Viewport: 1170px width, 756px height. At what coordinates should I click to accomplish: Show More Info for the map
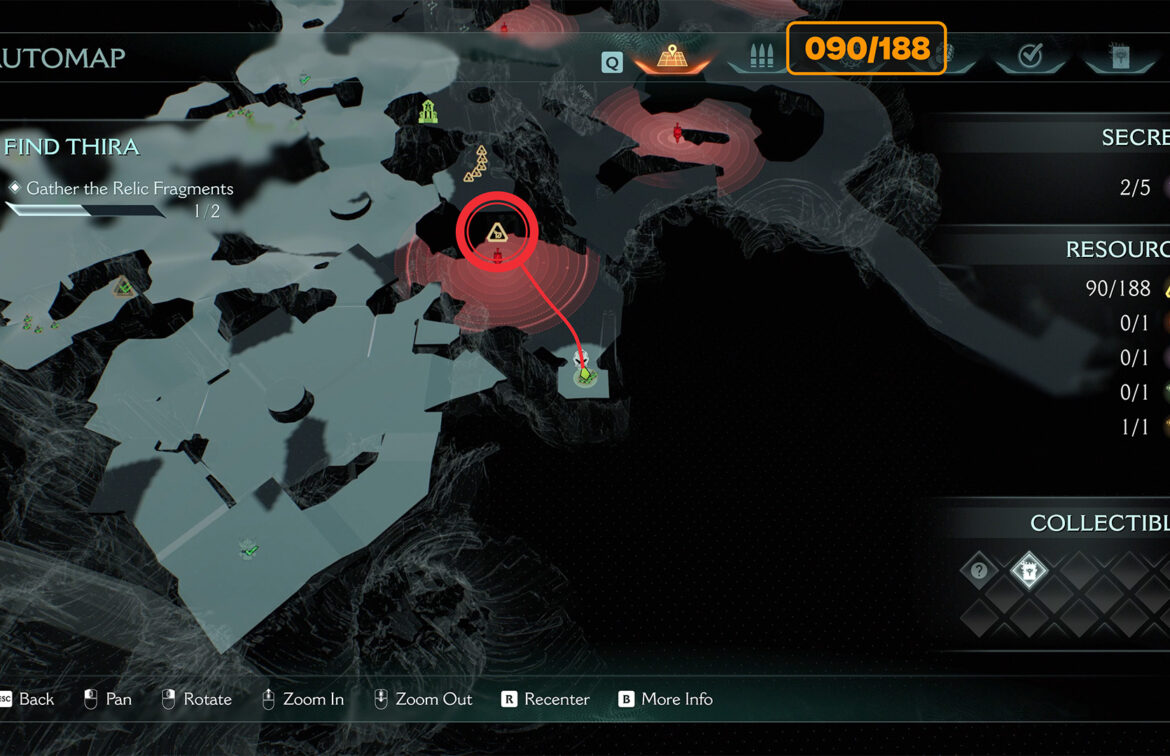point(665,699)
